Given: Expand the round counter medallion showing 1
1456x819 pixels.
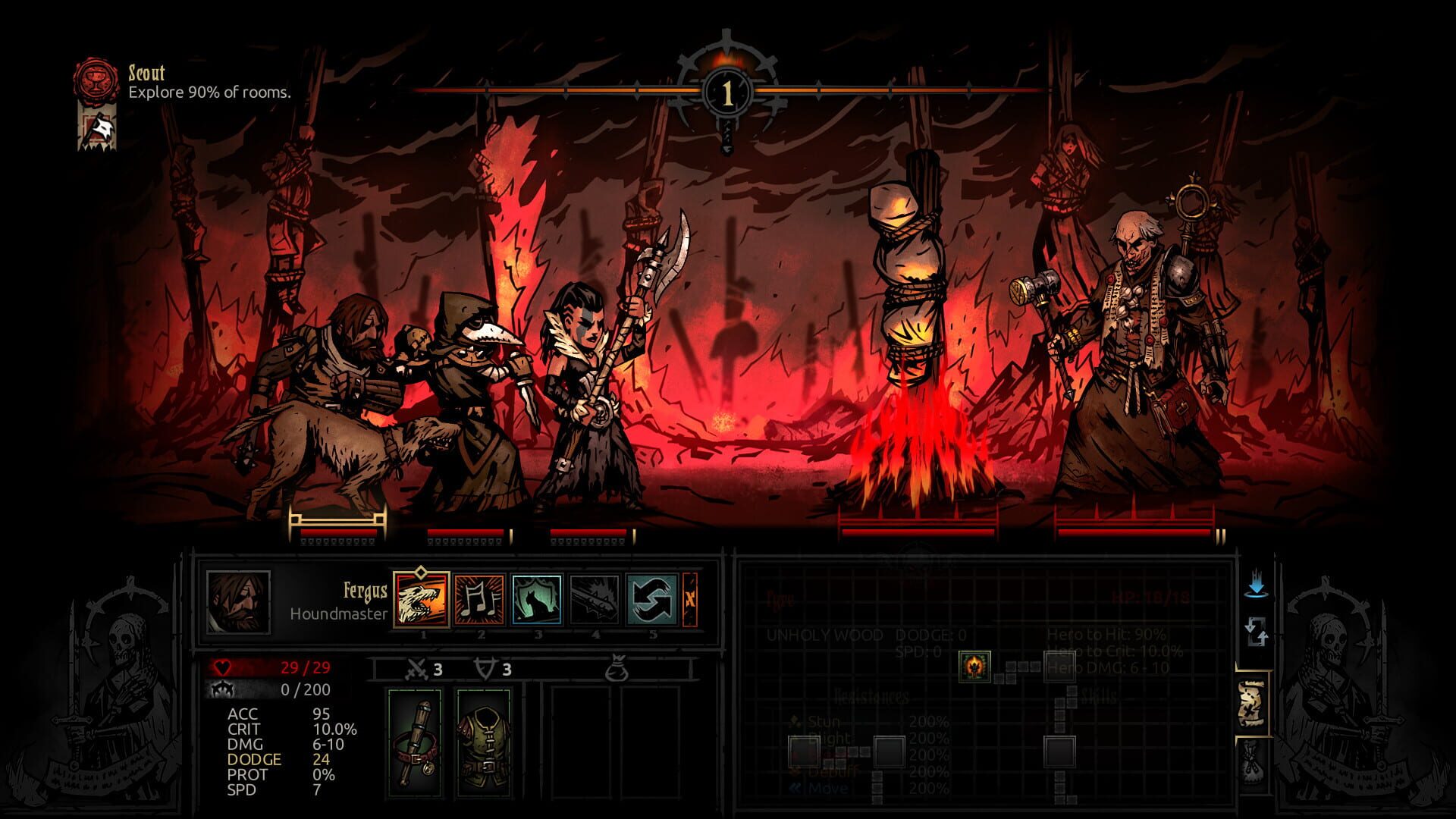Looking at the screenshot, I should (726, 91).
